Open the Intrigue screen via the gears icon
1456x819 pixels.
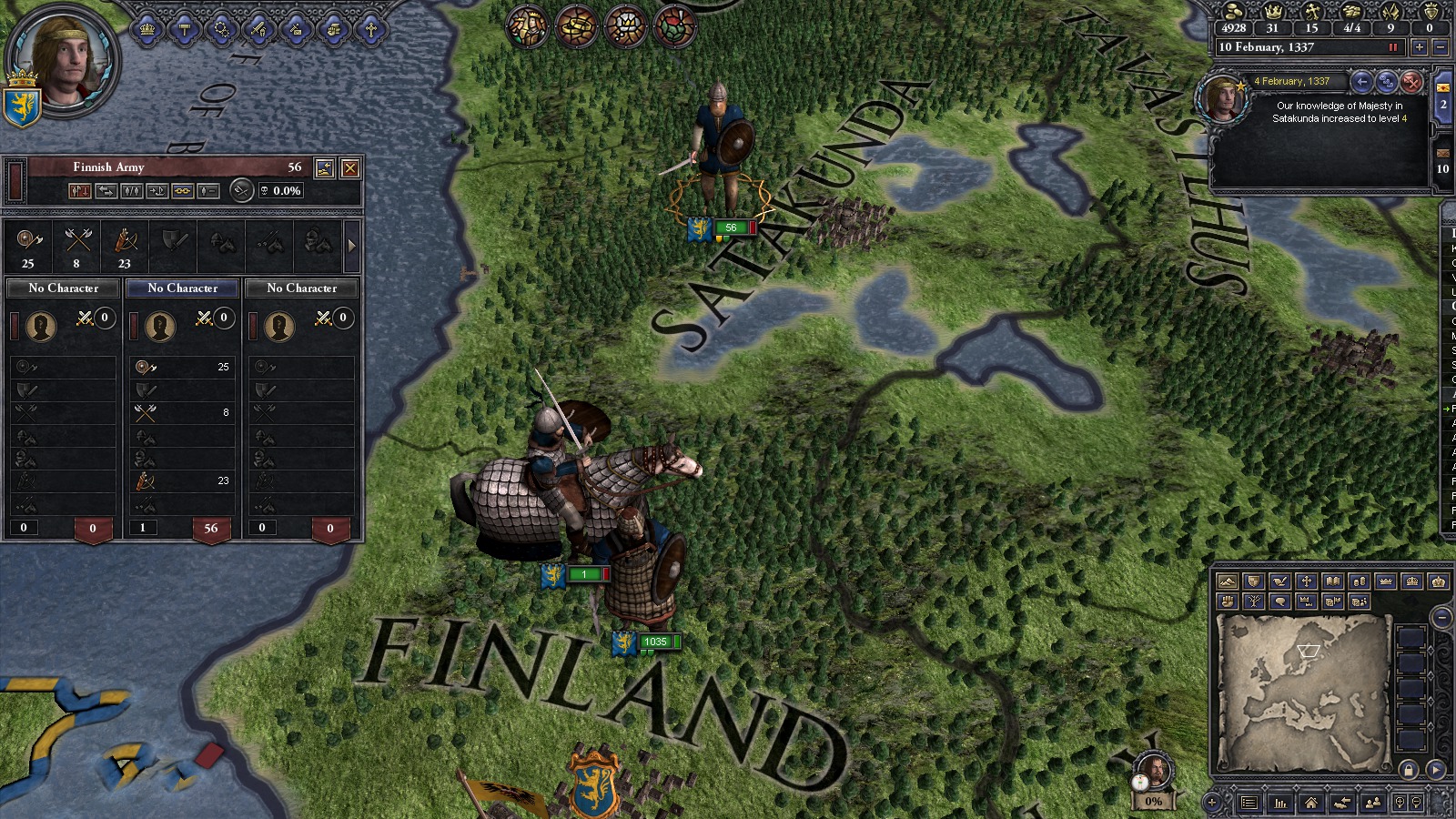pyautogui.click(x=222, y=29)
